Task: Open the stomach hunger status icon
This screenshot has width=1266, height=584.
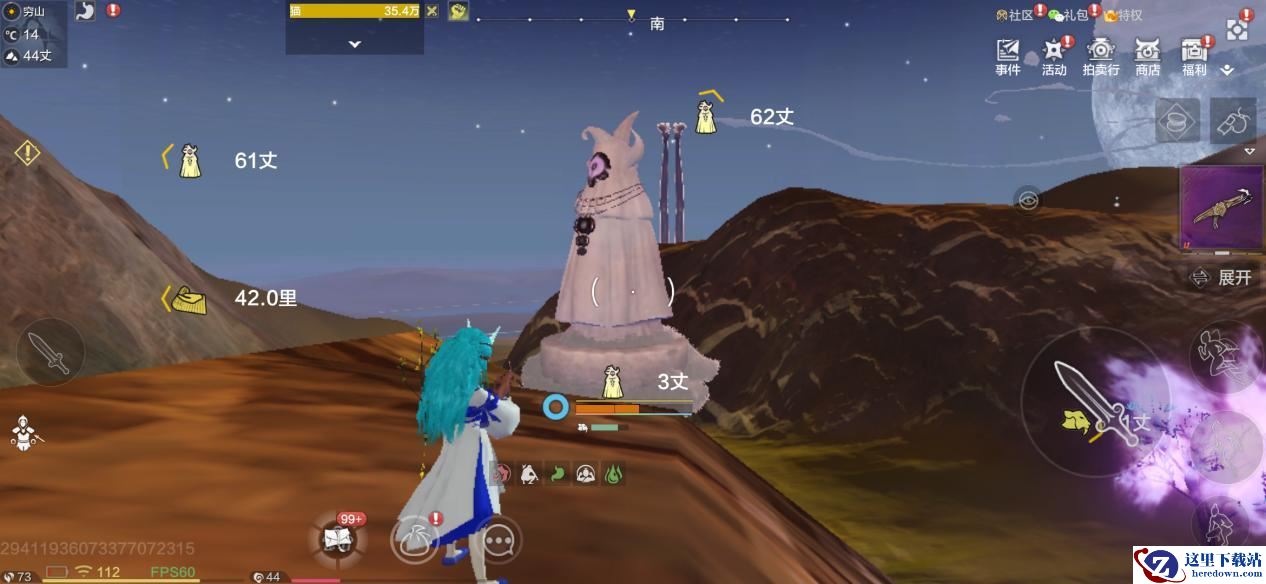Action: [85, 11]
